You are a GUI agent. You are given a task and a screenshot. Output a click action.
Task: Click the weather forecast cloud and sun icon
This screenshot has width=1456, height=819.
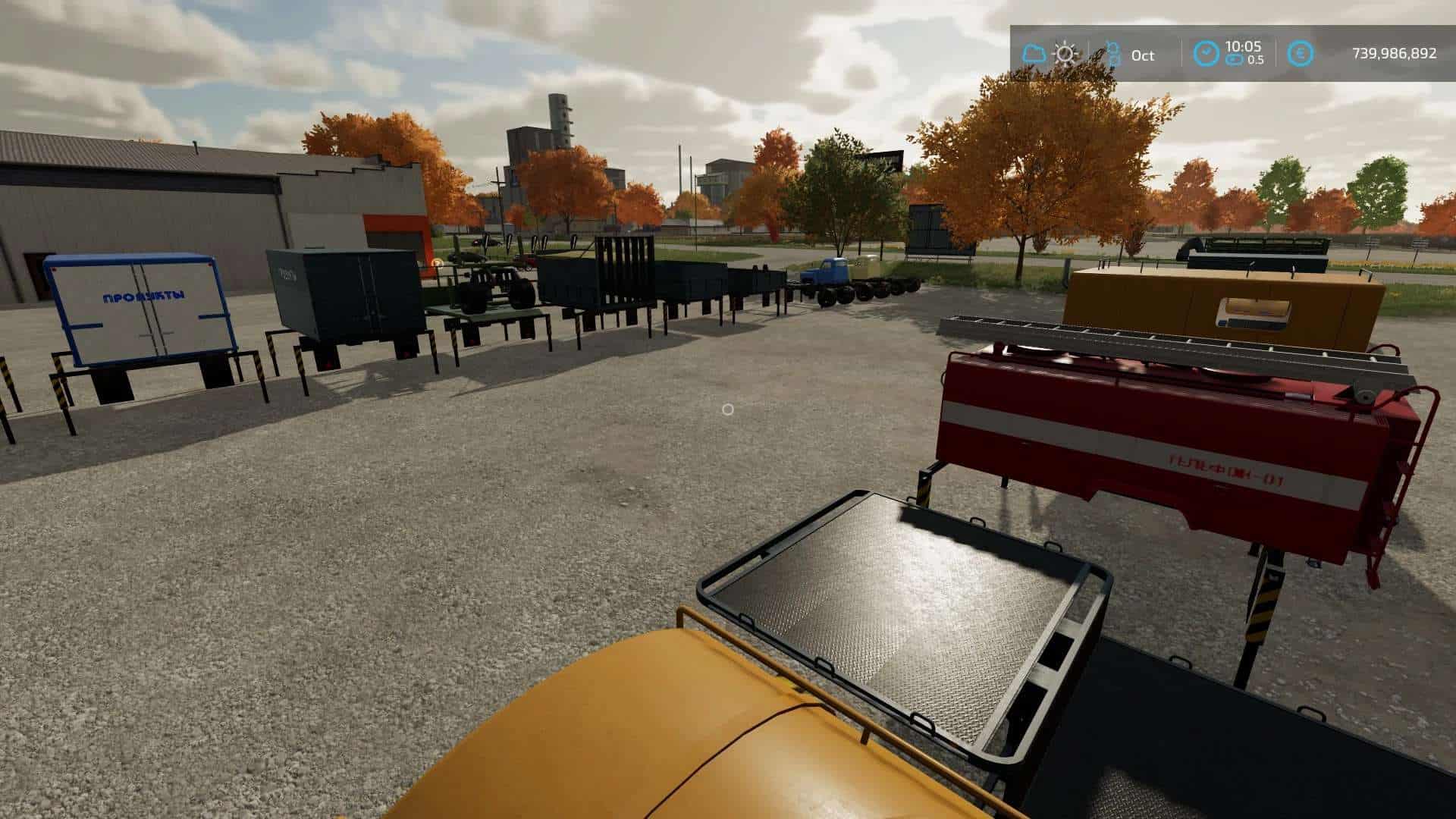click(1050, 54)
